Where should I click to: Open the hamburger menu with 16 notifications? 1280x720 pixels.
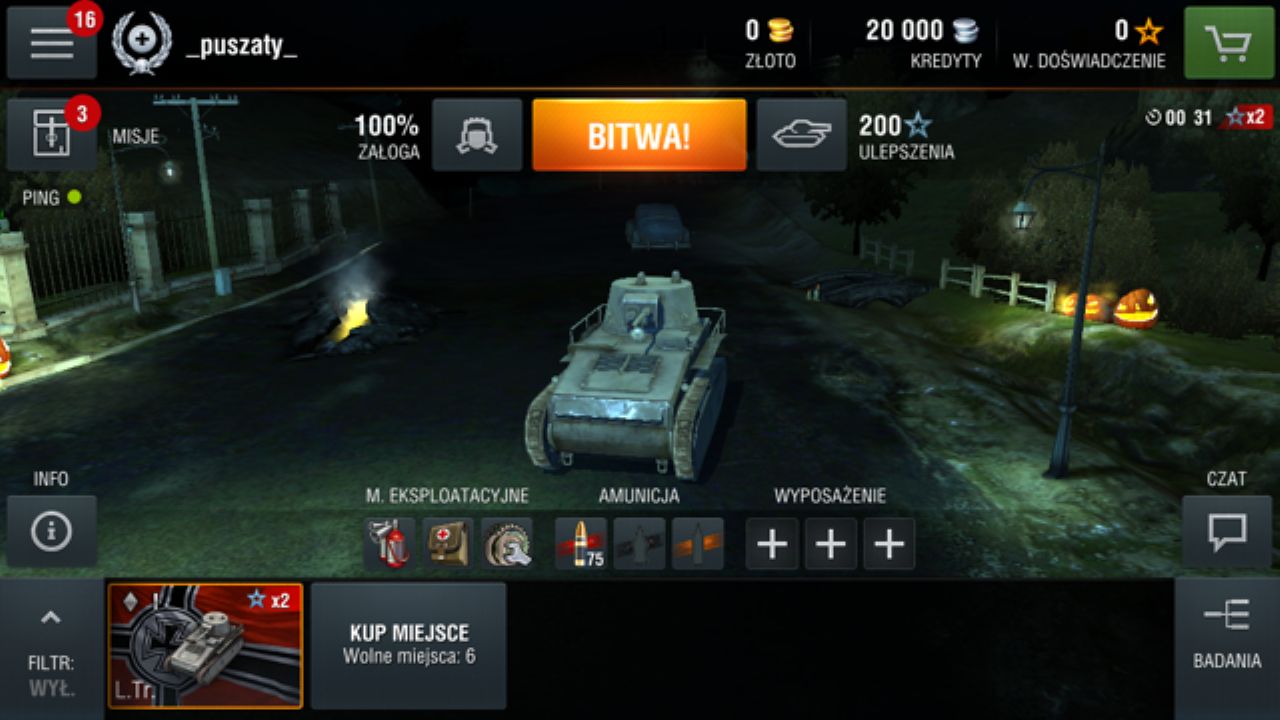(51, 44)
